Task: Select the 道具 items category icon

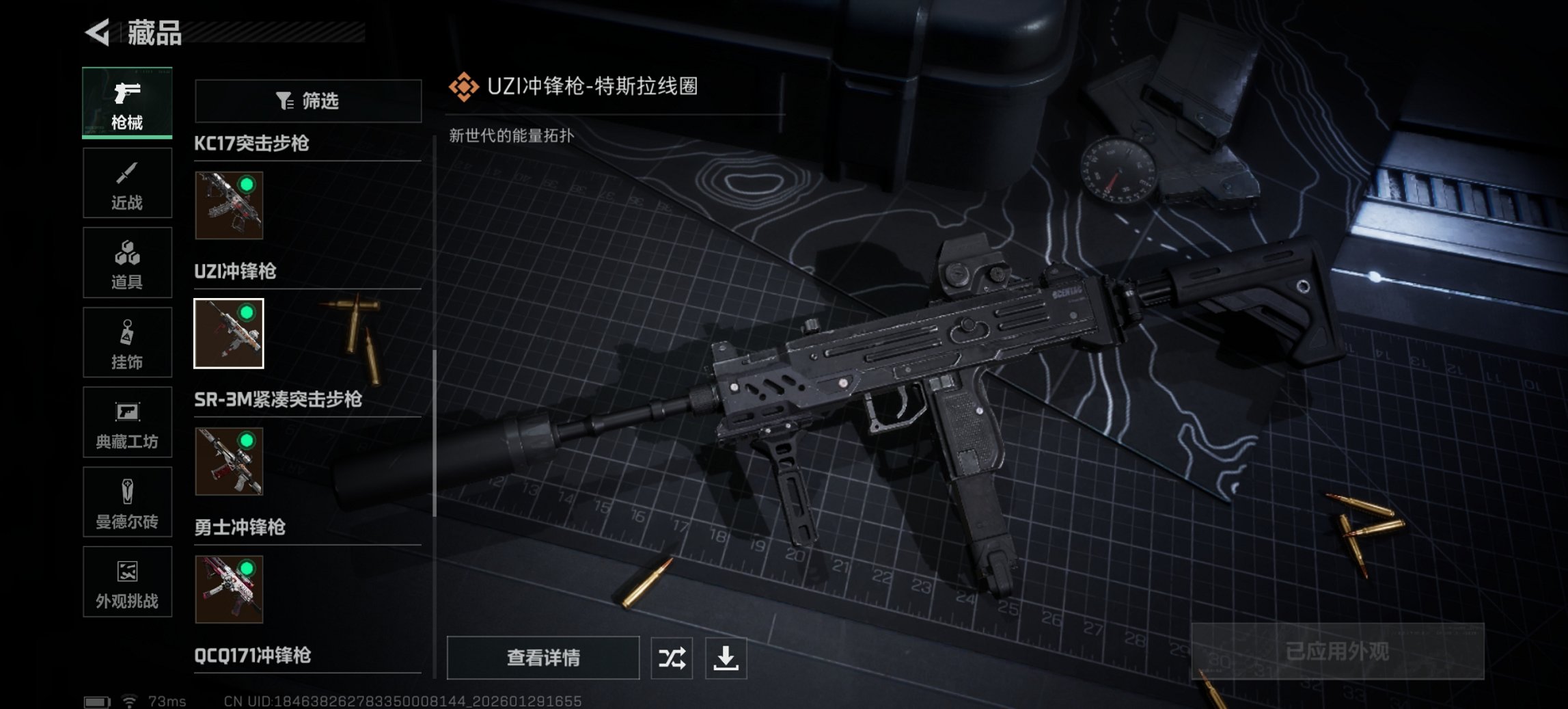Action: click(127, 263)
